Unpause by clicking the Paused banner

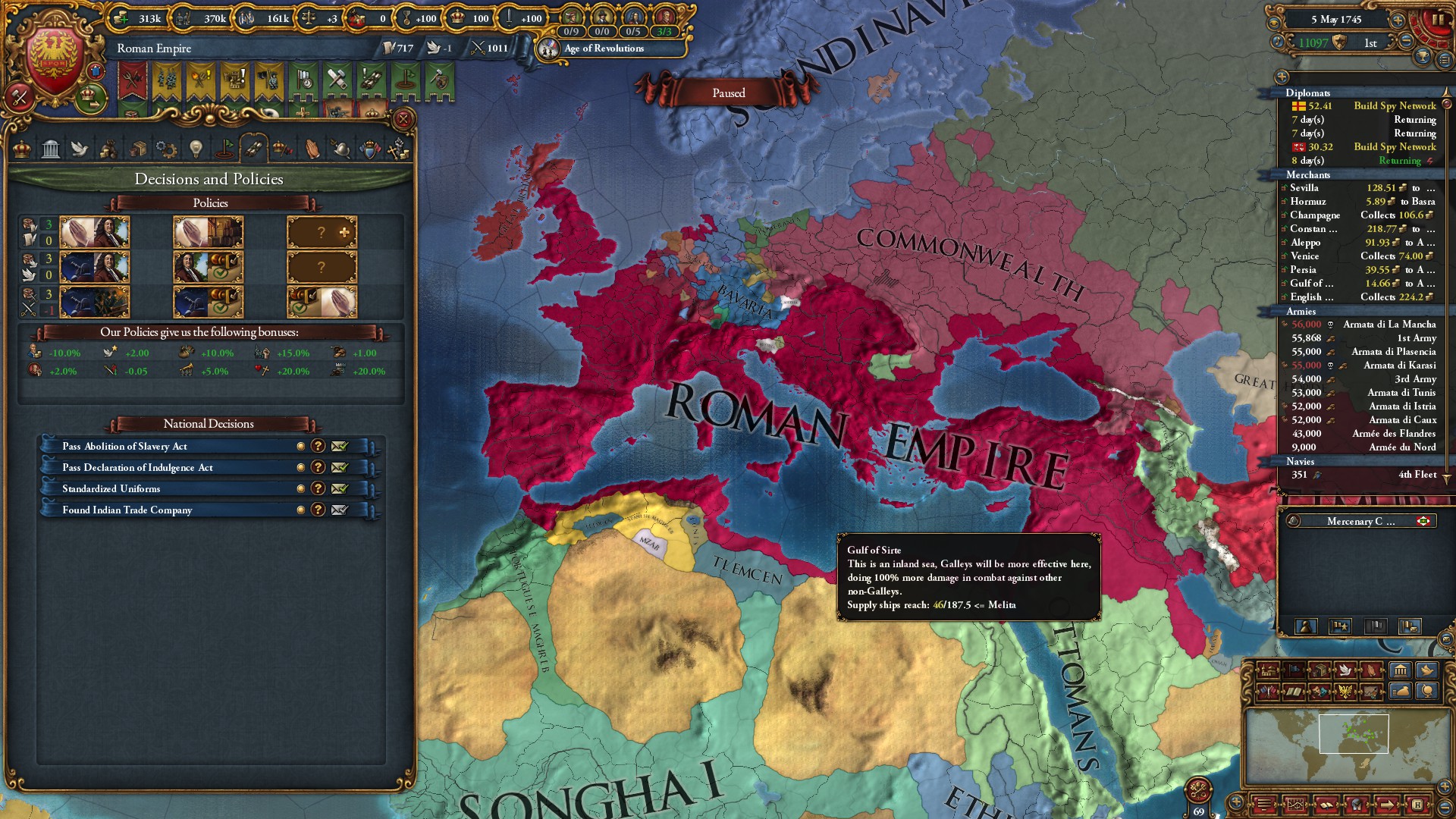(729, 93)
